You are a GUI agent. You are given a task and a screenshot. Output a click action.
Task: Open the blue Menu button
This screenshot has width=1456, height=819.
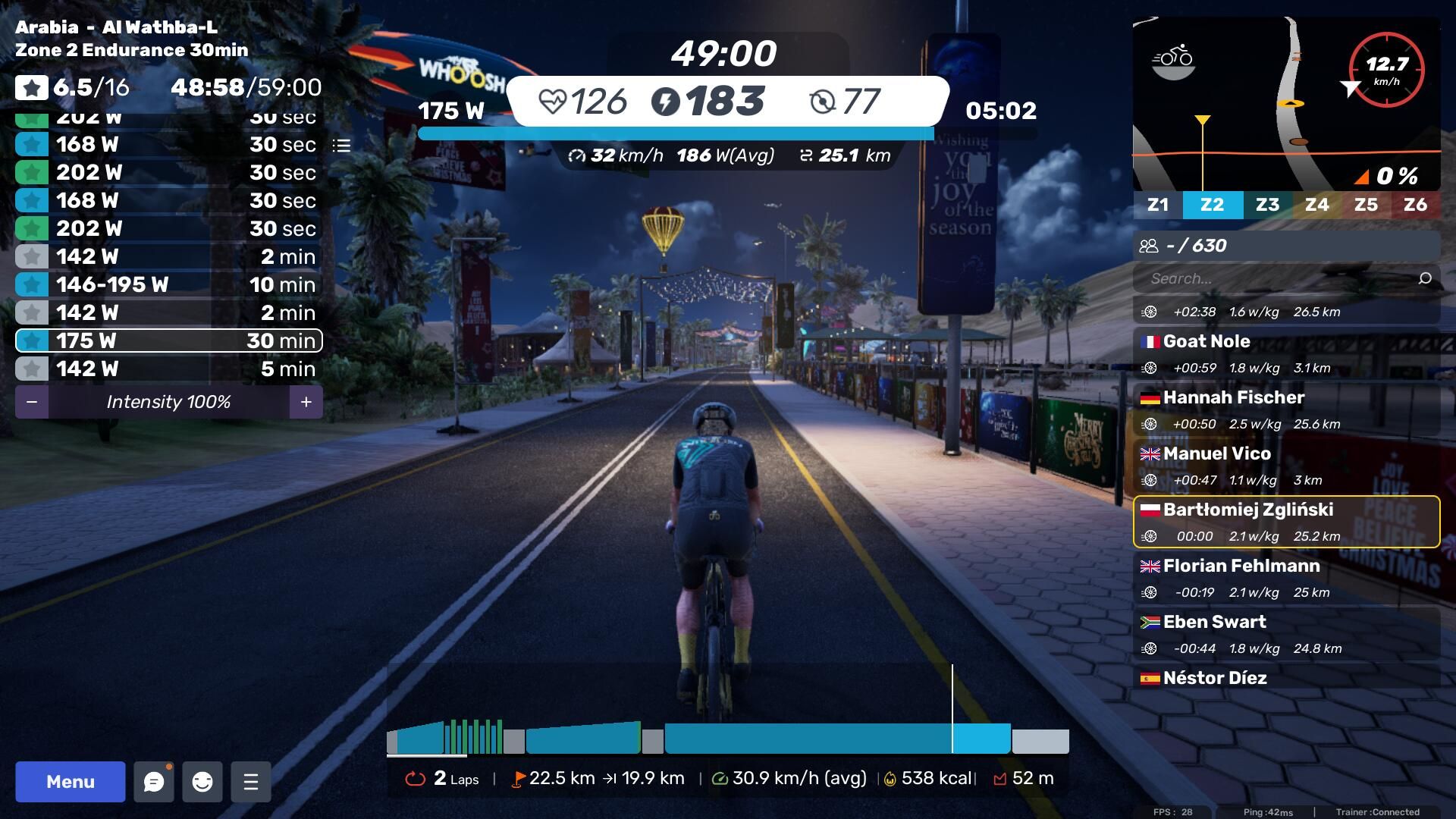point(70,782)
